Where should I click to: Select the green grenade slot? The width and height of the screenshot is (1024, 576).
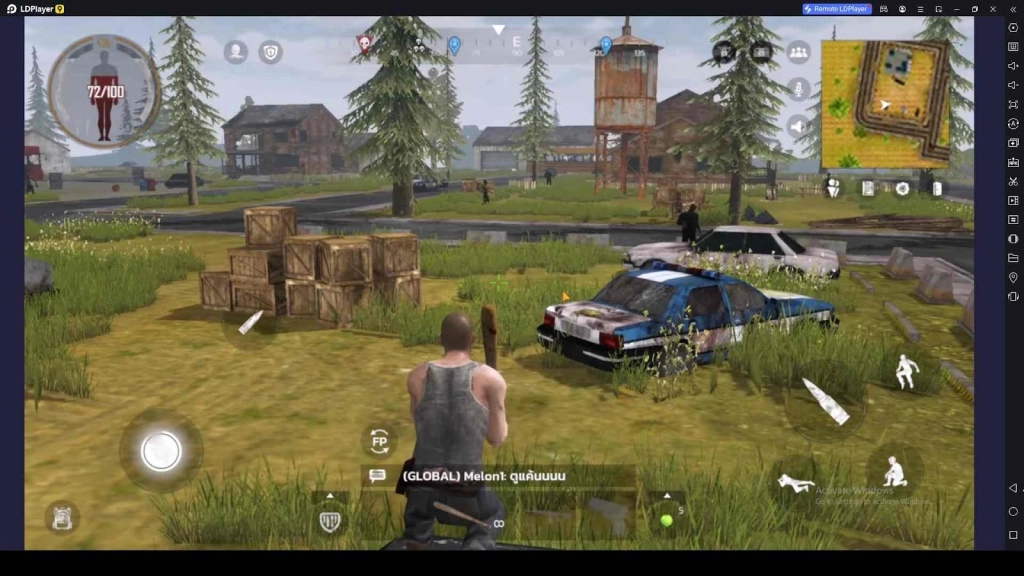pos(666,519)
